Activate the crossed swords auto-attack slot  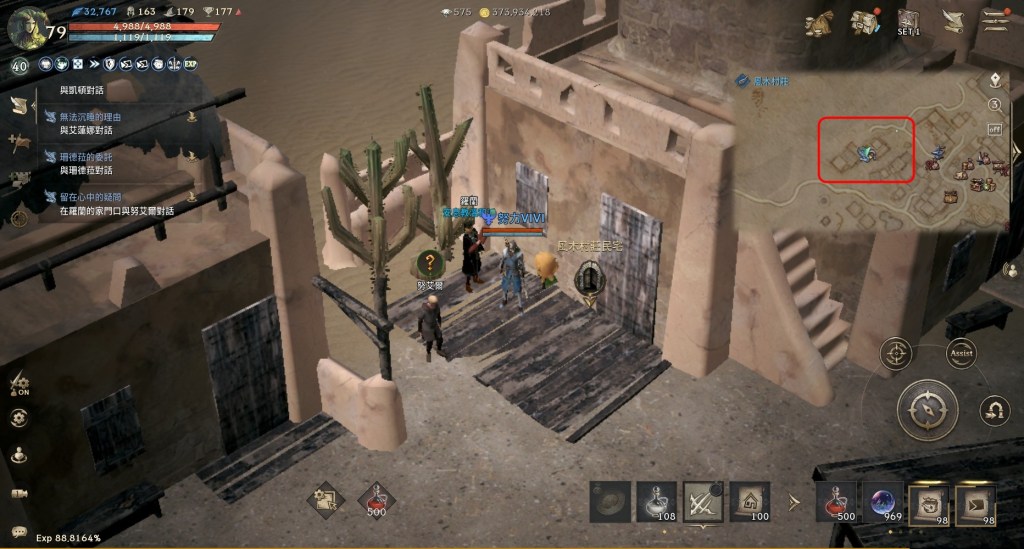tap(704, 502)
